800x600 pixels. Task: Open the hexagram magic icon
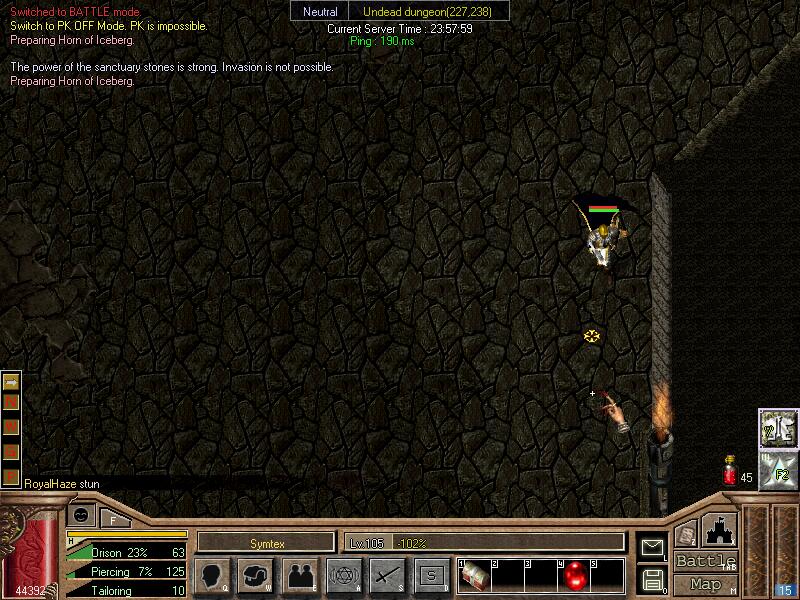[x=344, y=575]
